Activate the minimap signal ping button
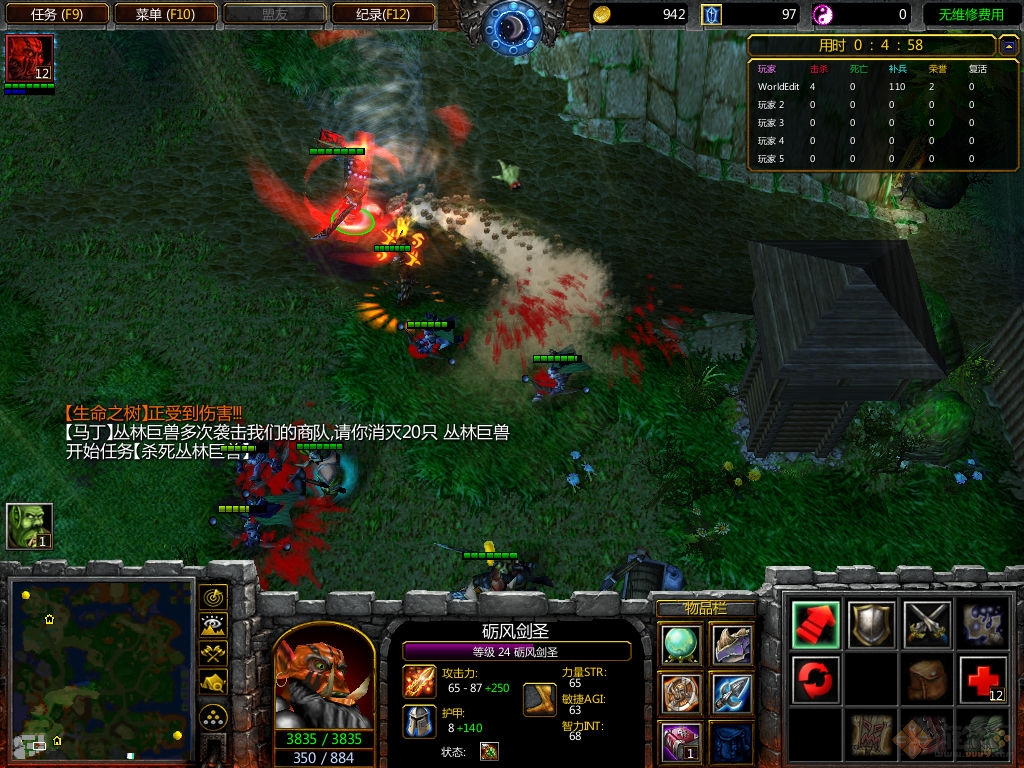1024x768 pixels. (213, 598)
